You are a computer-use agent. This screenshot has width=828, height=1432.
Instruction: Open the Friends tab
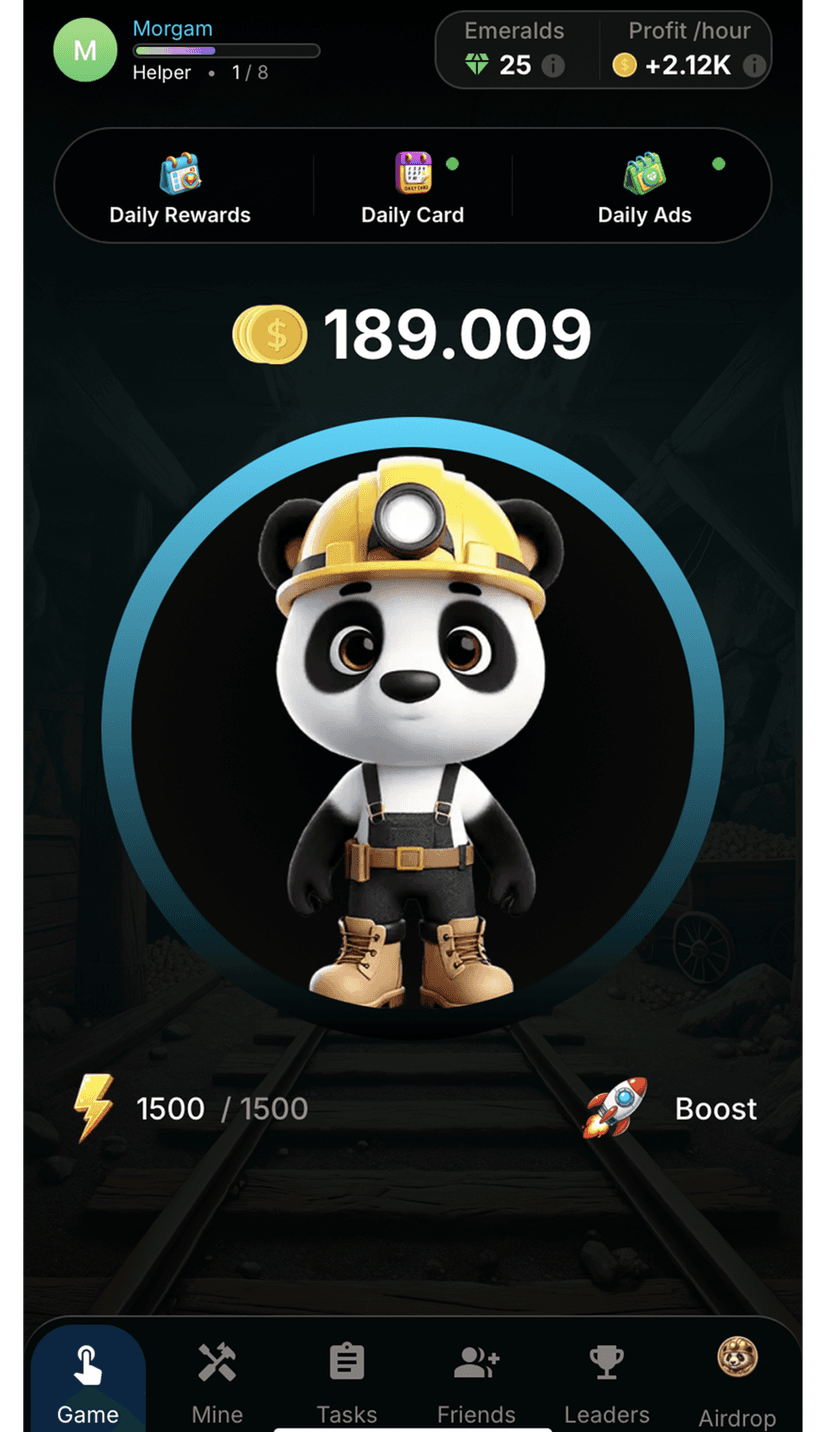[476, 1383]
